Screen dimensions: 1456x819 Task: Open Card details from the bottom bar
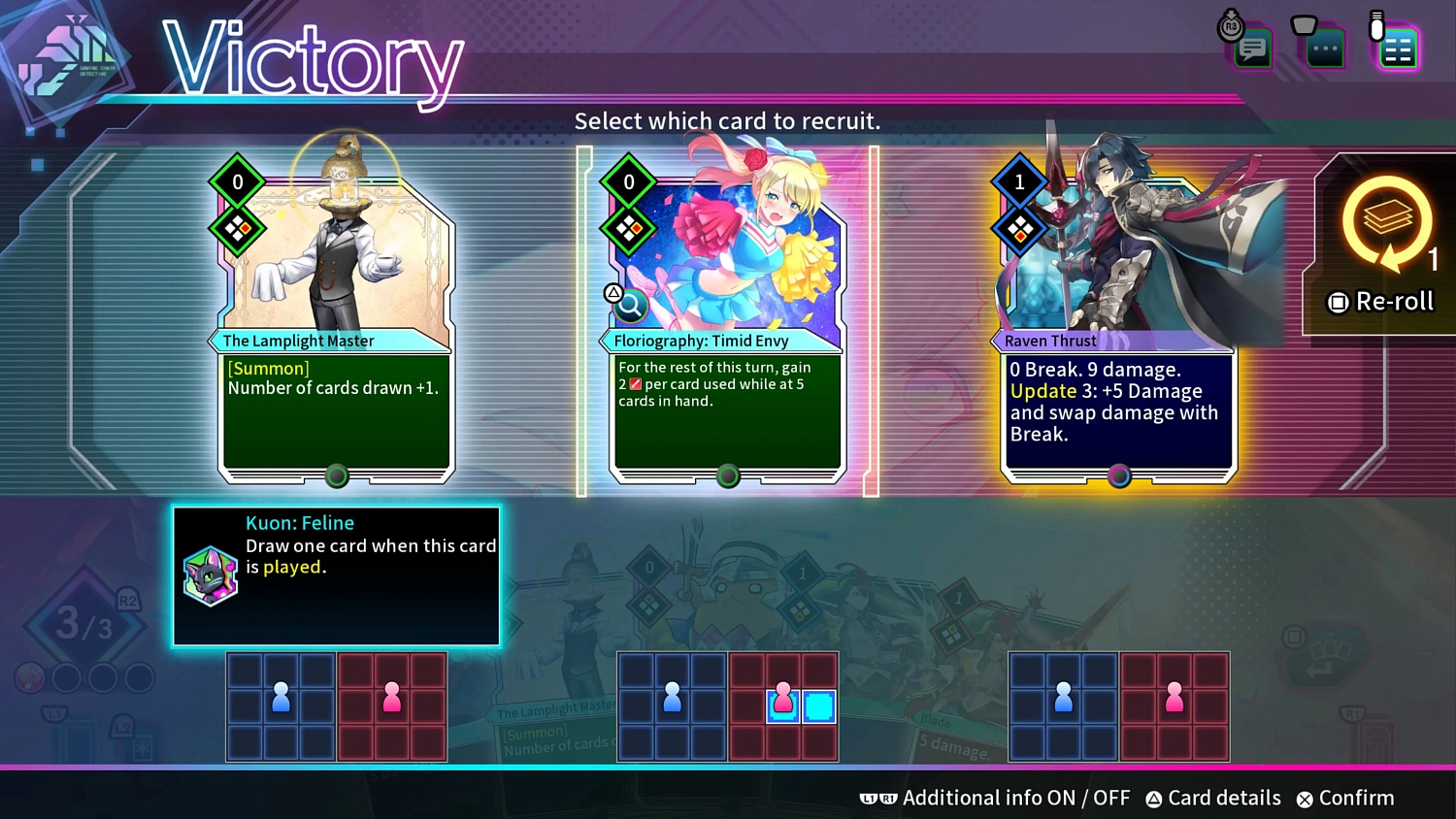(1212, 798)
